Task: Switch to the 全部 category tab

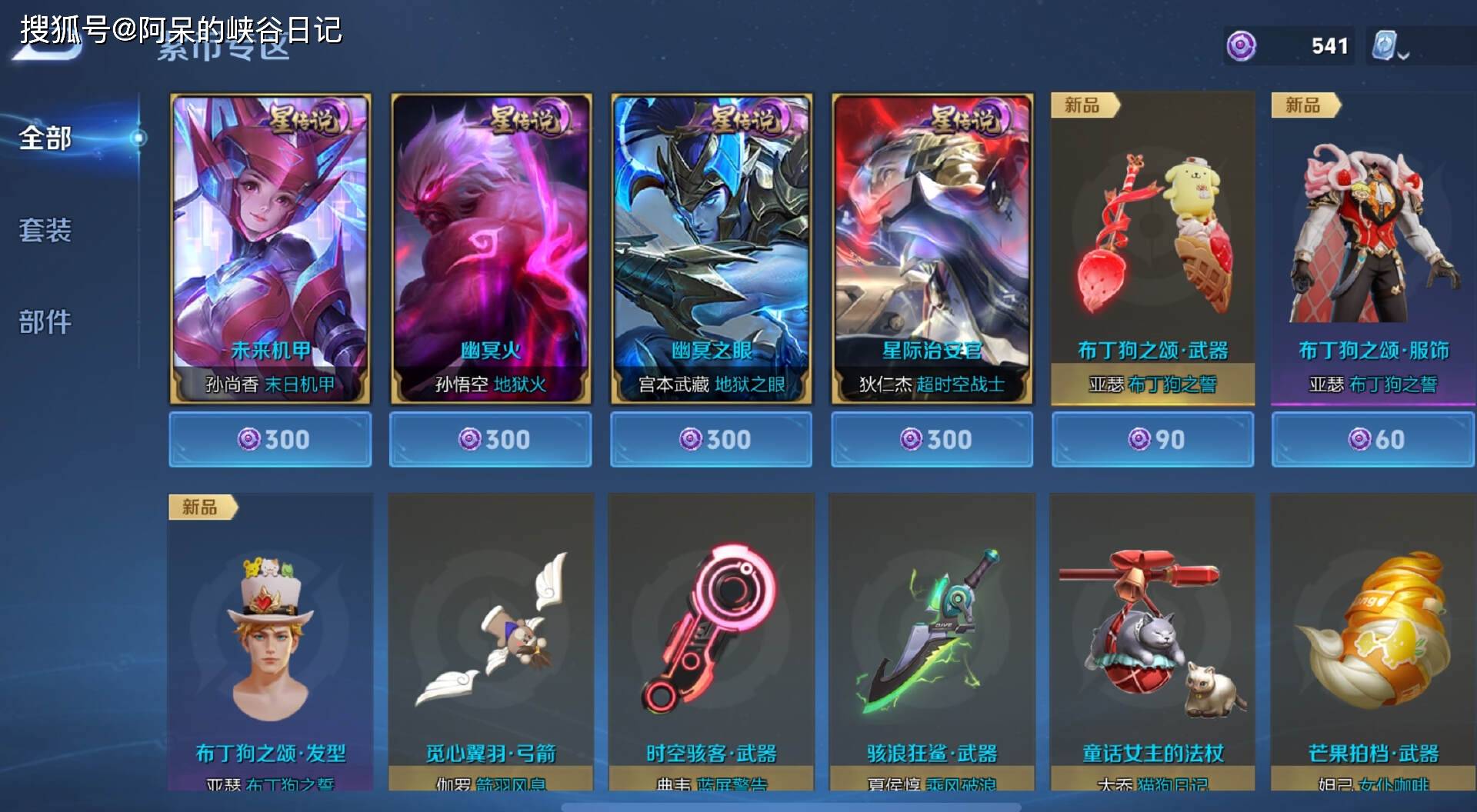Action: click(46, 138)
